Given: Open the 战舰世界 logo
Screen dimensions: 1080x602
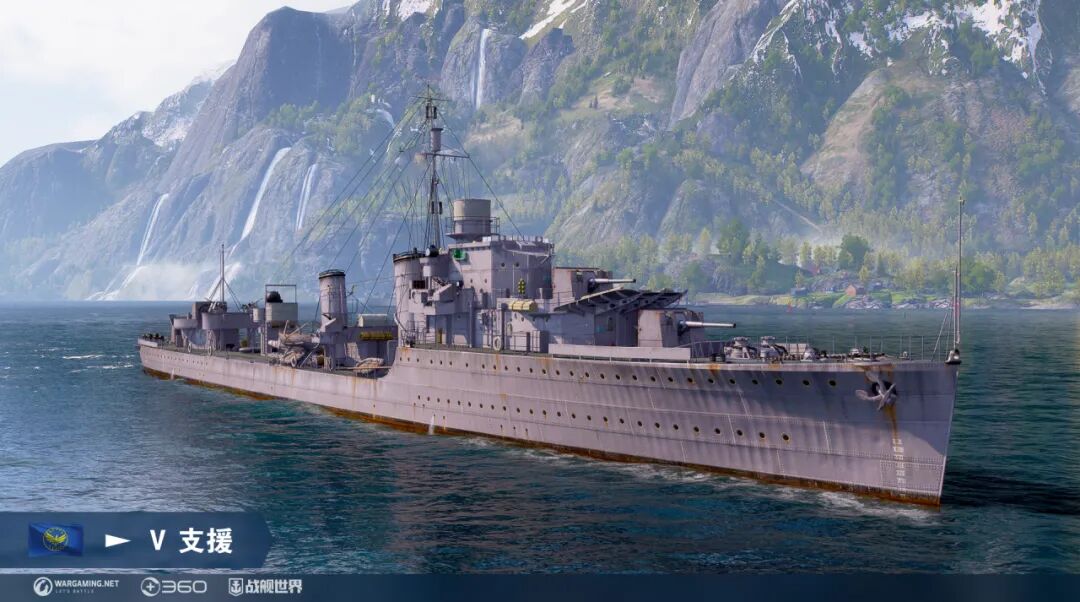Looking at the screenshot, I should (265, 586).
